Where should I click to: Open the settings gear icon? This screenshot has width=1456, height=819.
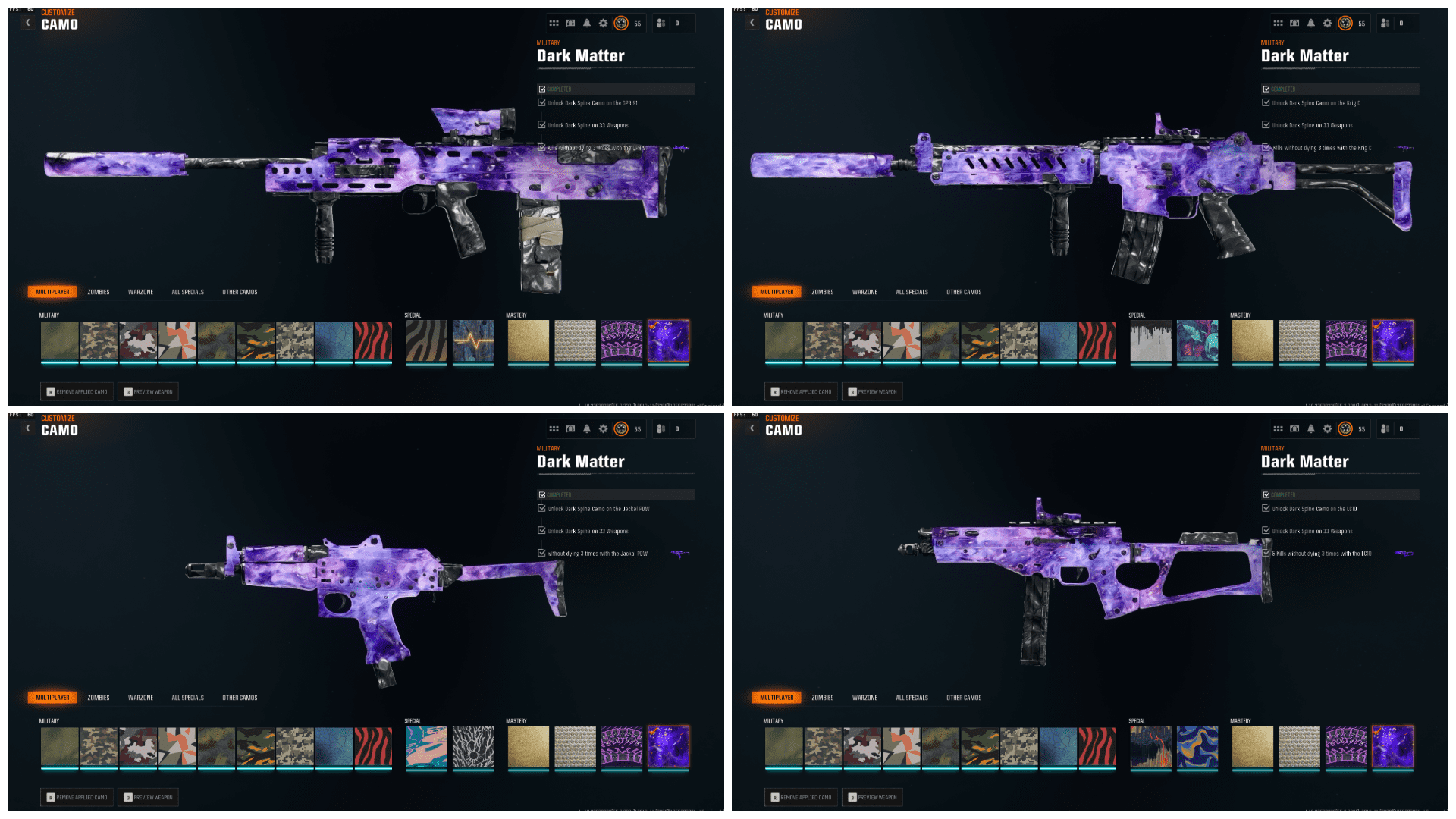tap(603, 23)
